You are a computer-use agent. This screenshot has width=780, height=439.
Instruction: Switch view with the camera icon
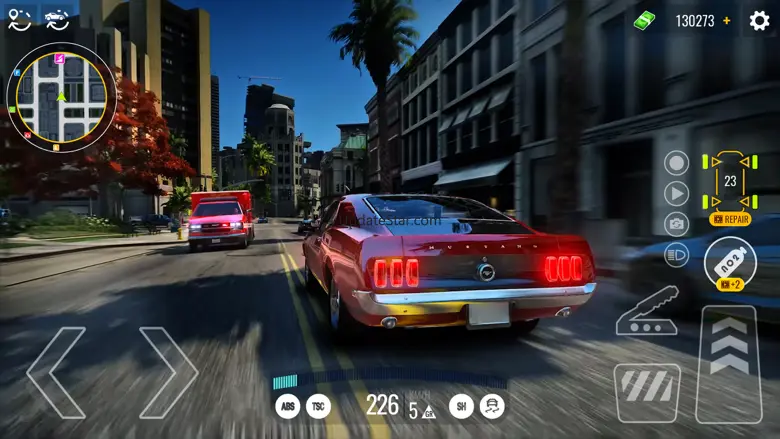pos(677,224)
